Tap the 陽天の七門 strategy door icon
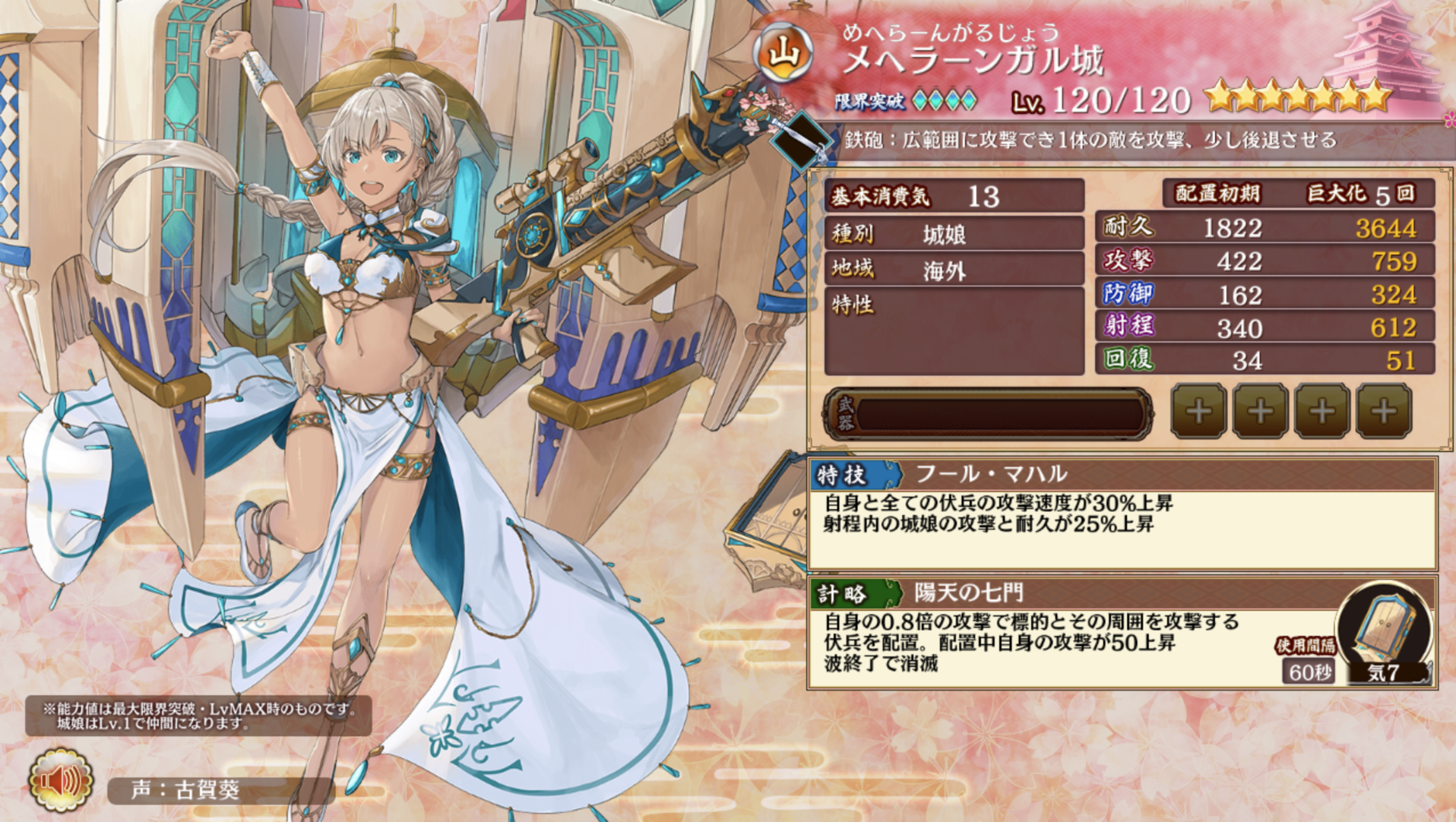 (x=1385, y=624)
